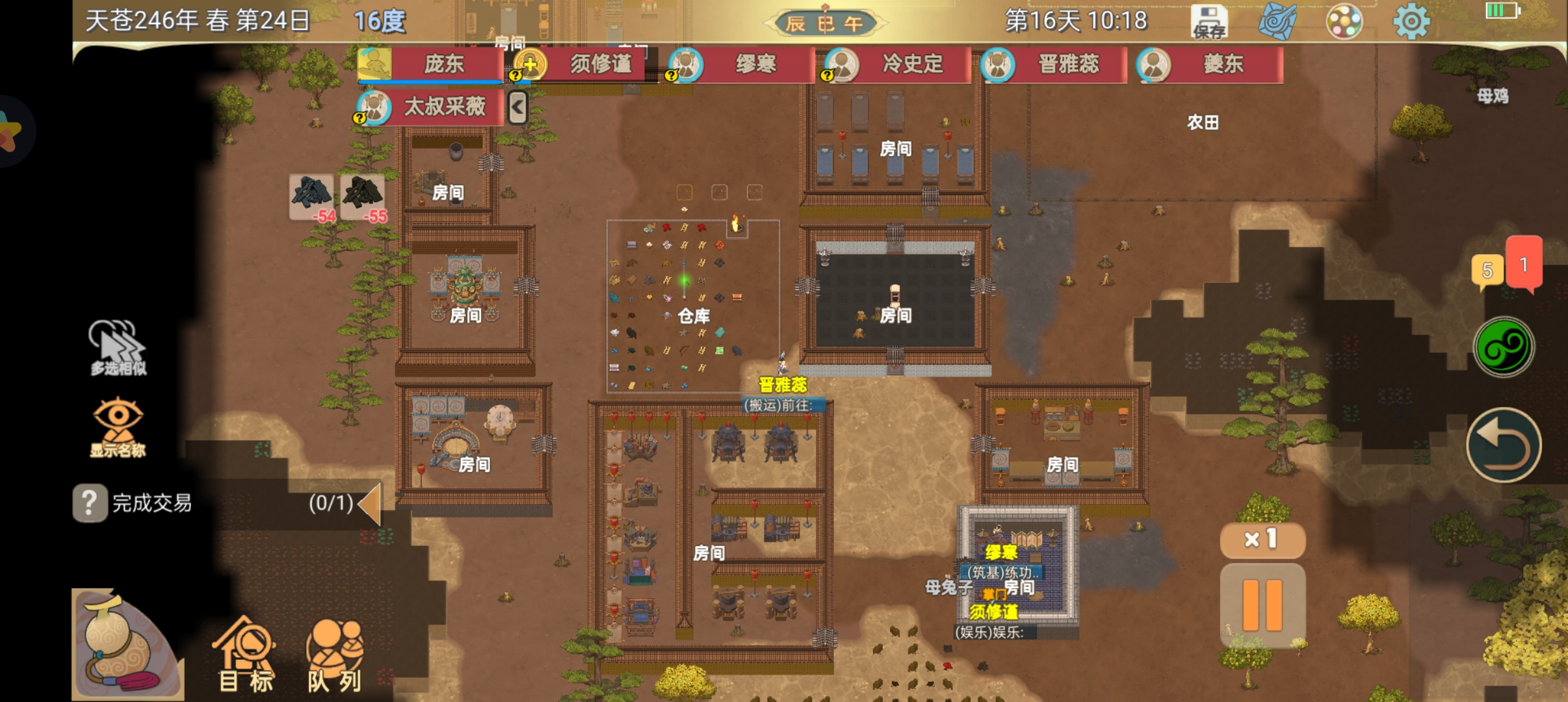The image size is (1568, 702).
Task: Toggle the 显示名称 show names eye
Action: click(118, 427)
